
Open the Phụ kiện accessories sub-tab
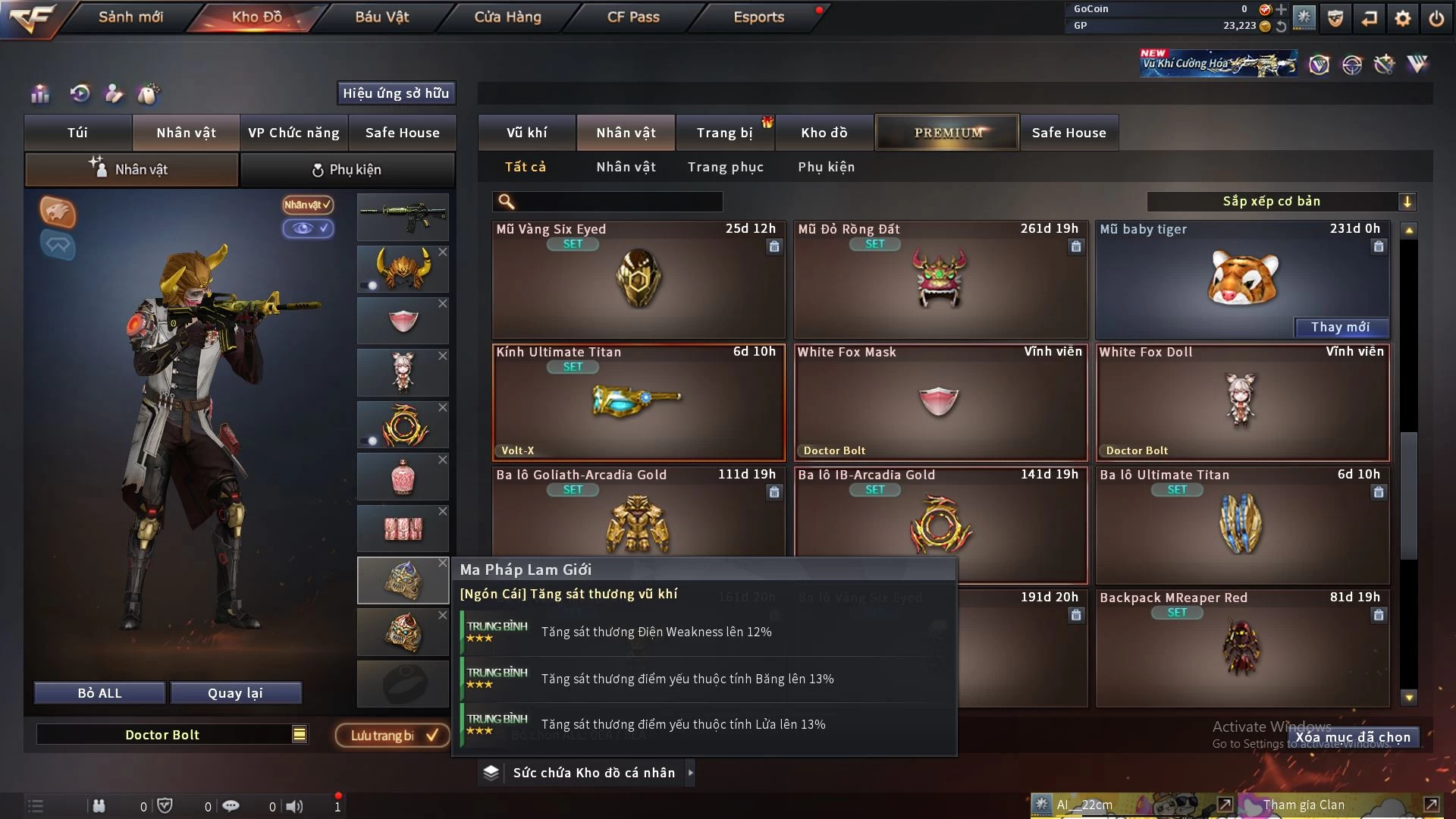pos(347,170)
